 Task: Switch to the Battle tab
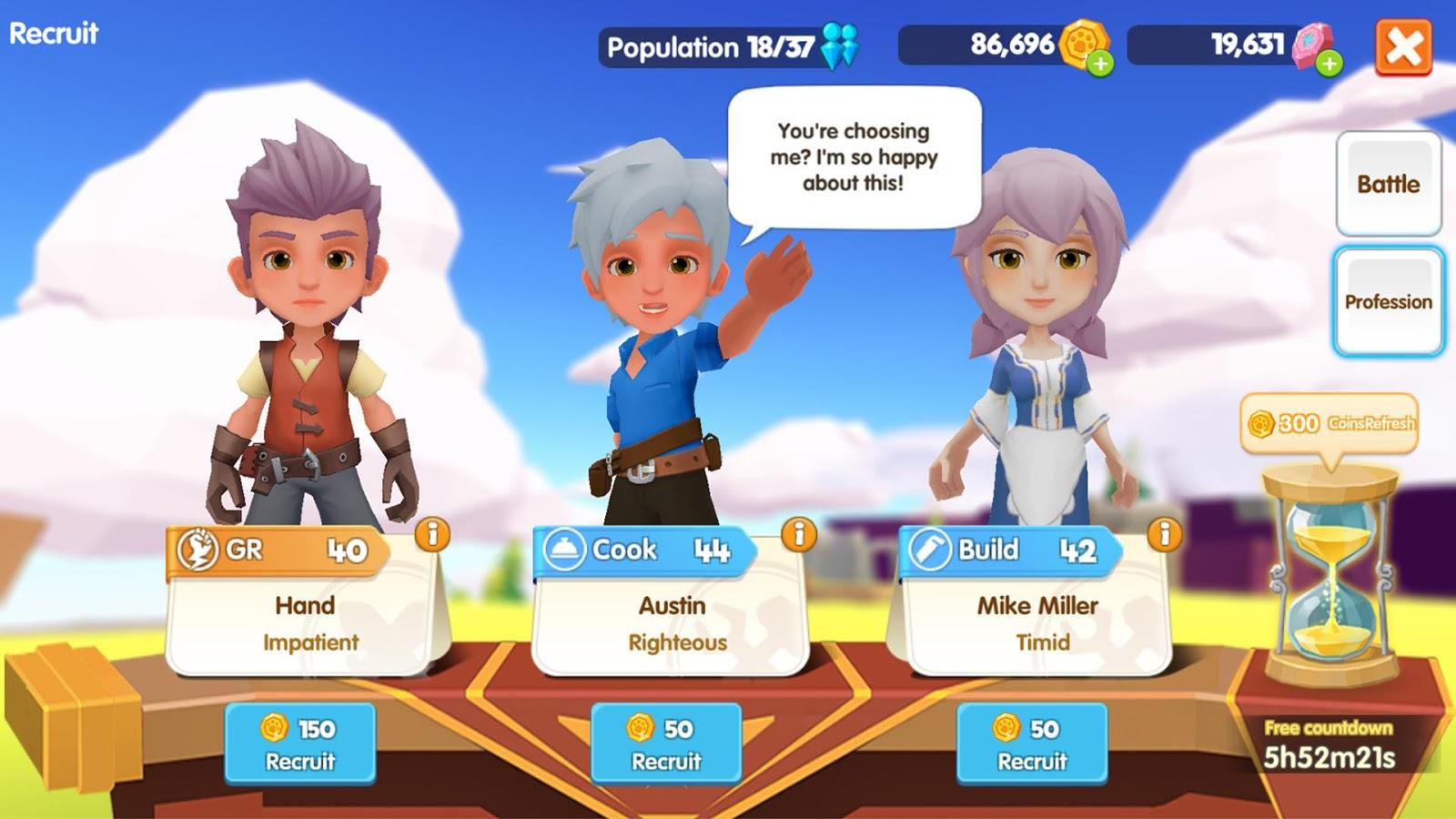coord(1388,184)
